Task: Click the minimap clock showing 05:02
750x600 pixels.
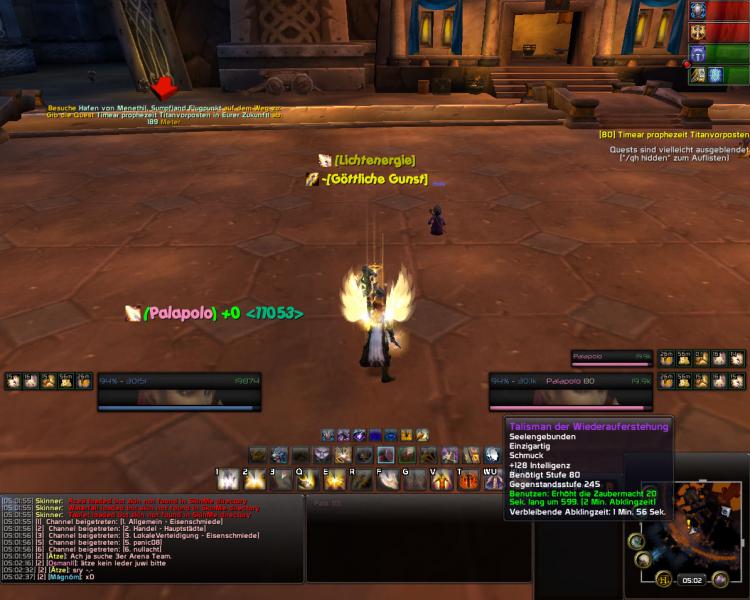Action: pyautogui.click(x=693, y=578)
